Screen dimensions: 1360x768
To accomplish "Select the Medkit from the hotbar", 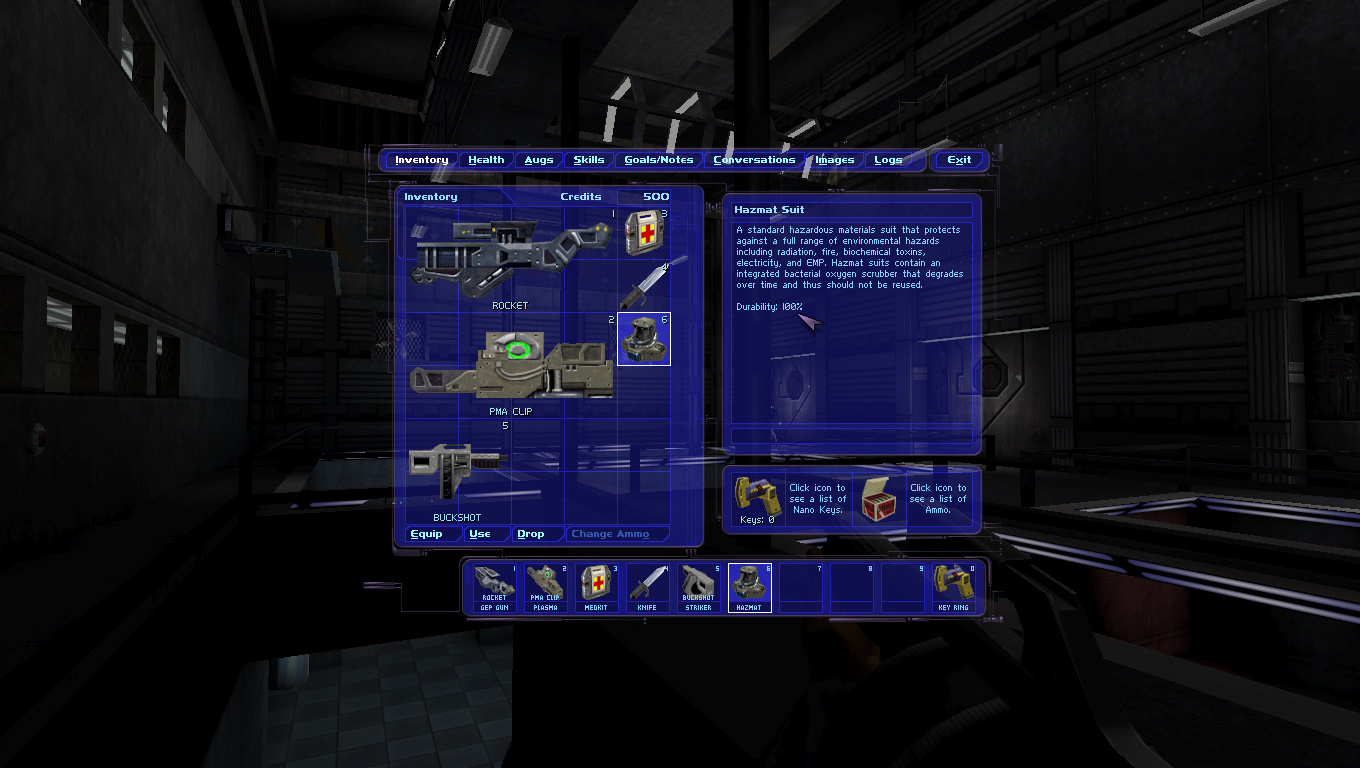I will [596, 588].
